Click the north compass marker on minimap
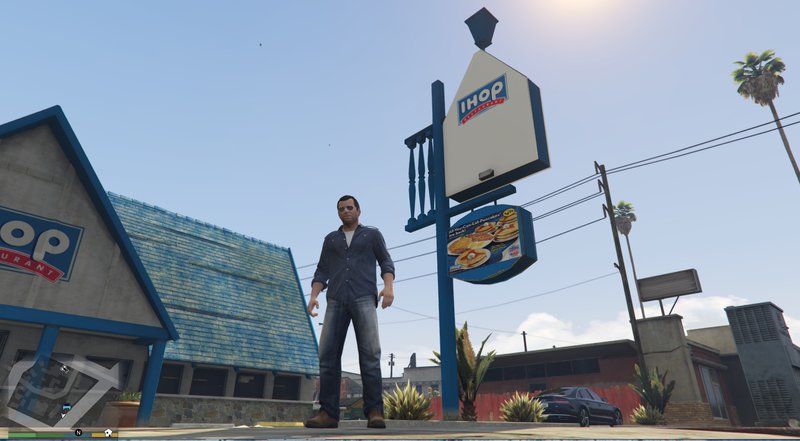Screen dimensions: 800x441 [78, 432]
